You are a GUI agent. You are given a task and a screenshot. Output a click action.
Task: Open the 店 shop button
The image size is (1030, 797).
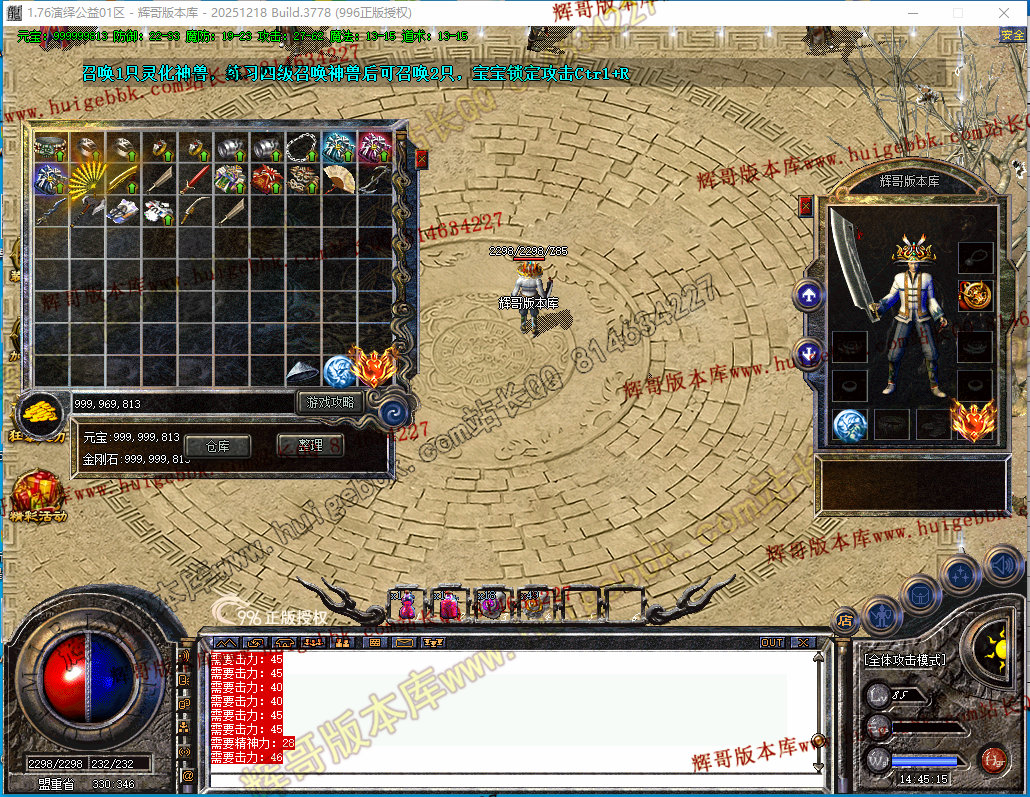(x=846, y=618)
